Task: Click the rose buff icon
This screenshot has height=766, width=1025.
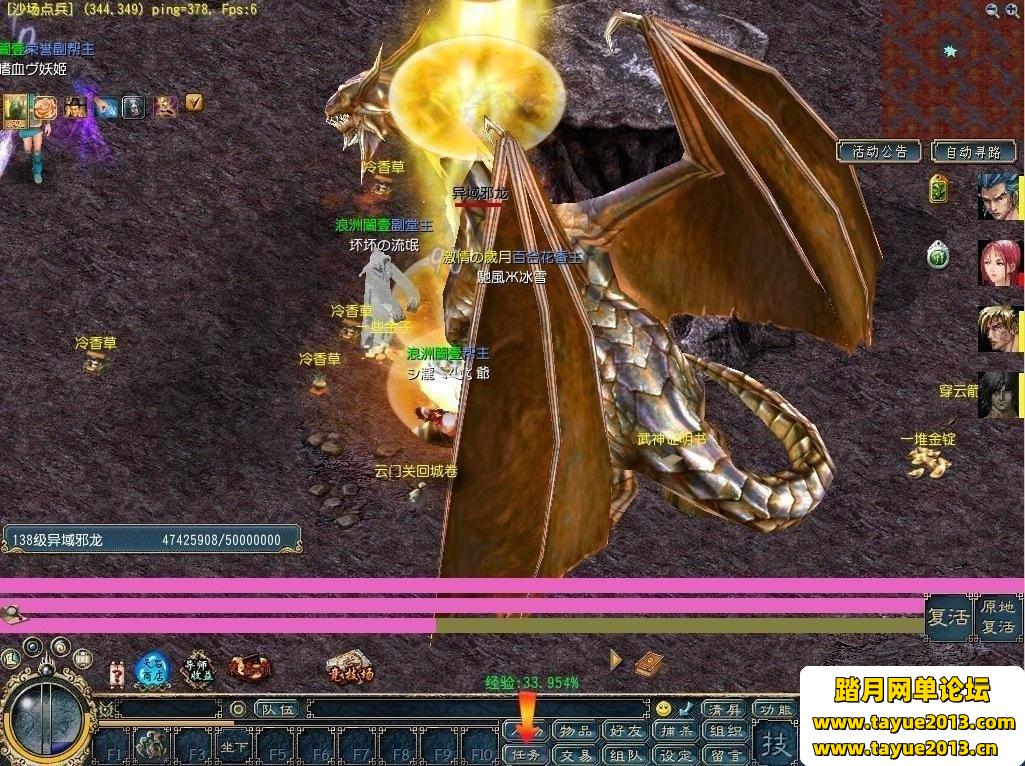Action: (x=45, y=106)
